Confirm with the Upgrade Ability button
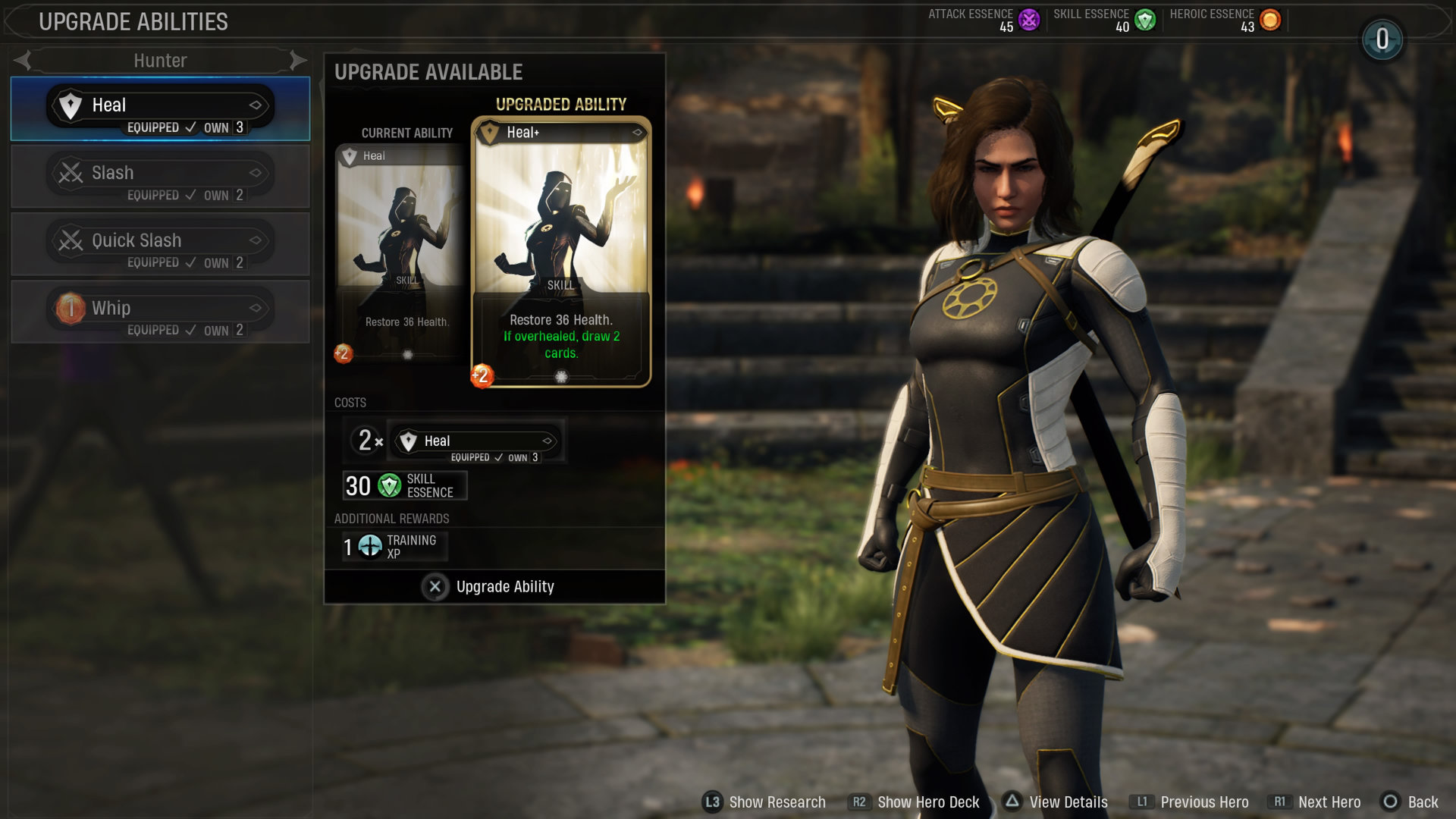This screenshot has width=1456, height=819. 489,587
